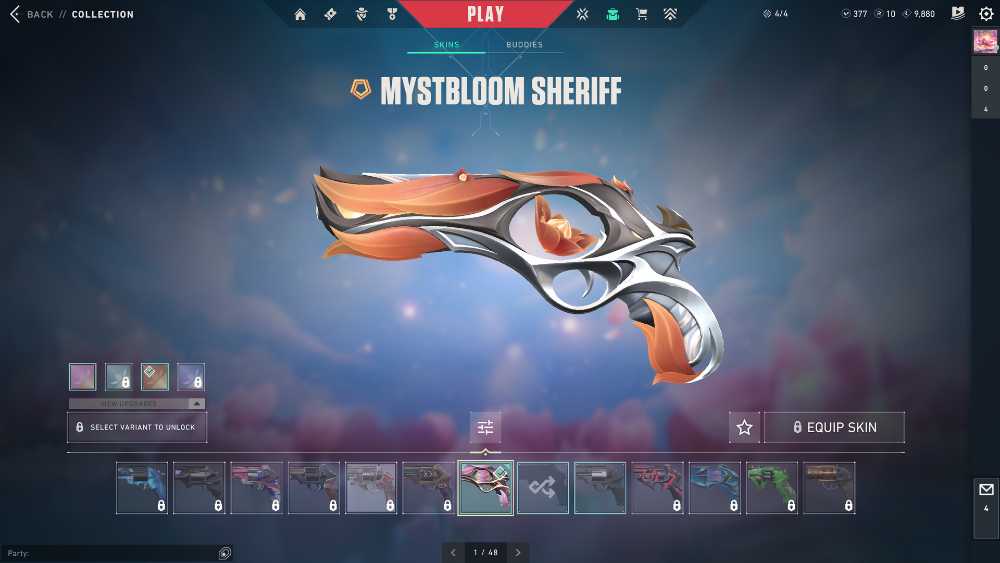Select the pink Mystbloom variant swatch
The width and height of the screenshot is (1000, 563).
[83, 376]
